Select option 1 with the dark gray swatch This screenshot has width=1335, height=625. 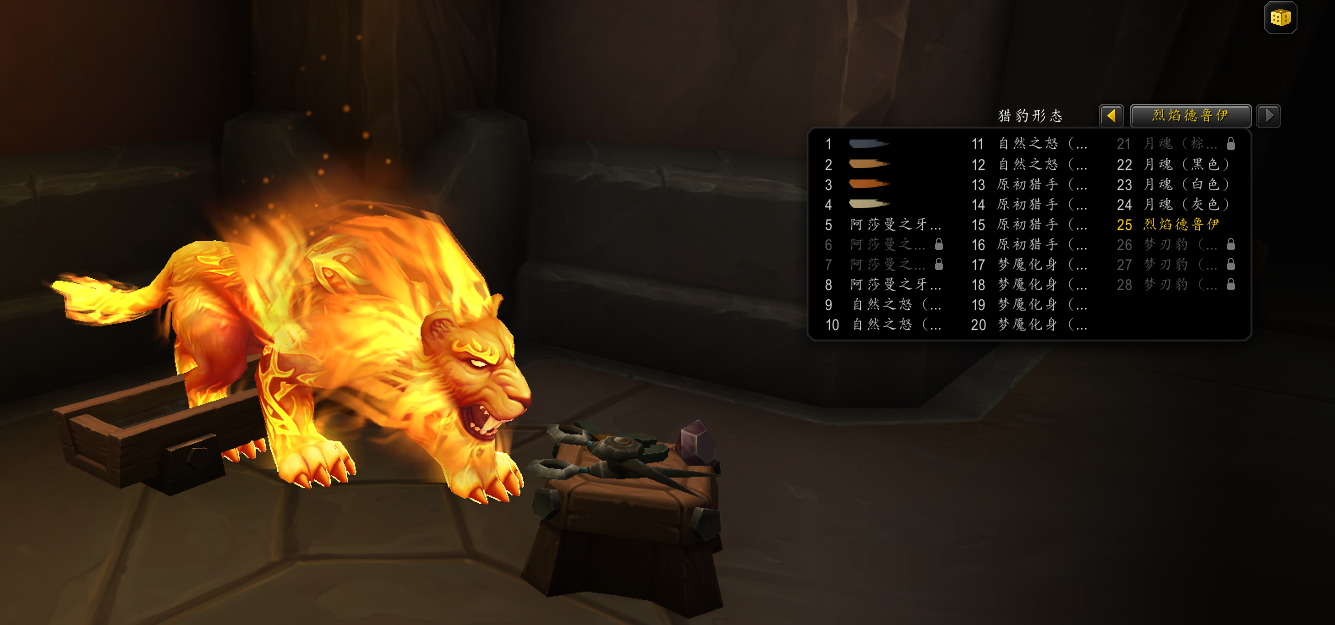(868, 144)
